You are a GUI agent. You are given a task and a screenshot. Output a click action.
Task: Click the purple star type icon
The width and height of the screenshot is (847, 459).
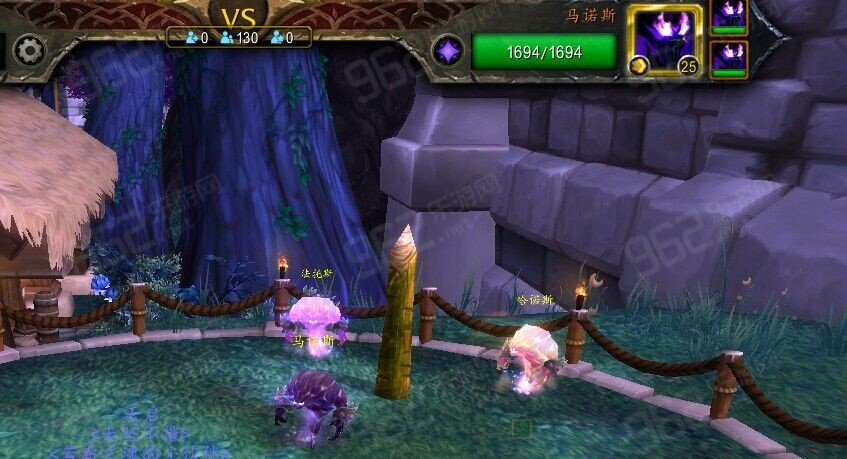[x=447, y=51]
